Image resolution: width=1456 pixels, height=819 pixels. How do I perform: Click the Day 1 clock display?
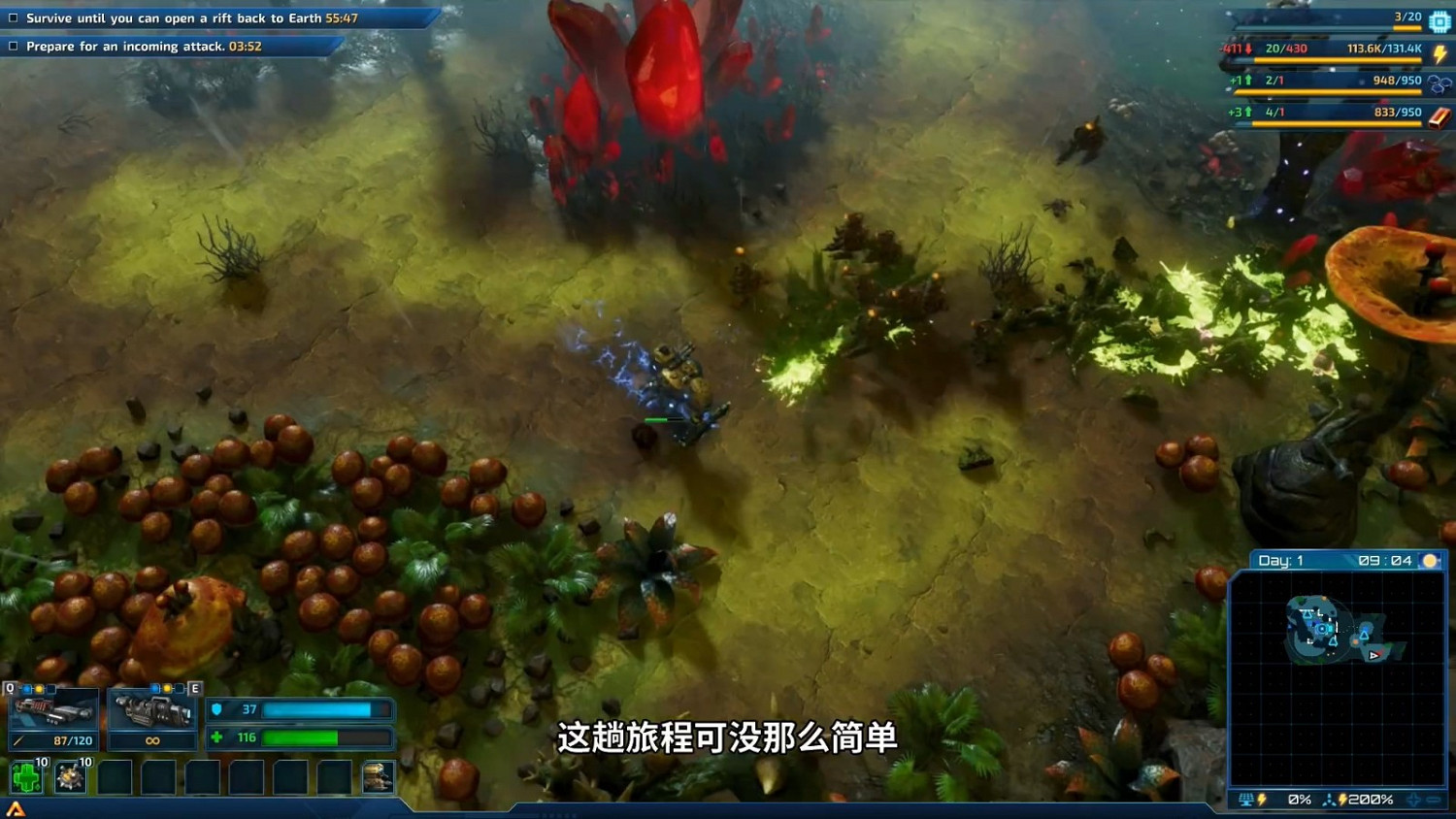pos(1281,560)
